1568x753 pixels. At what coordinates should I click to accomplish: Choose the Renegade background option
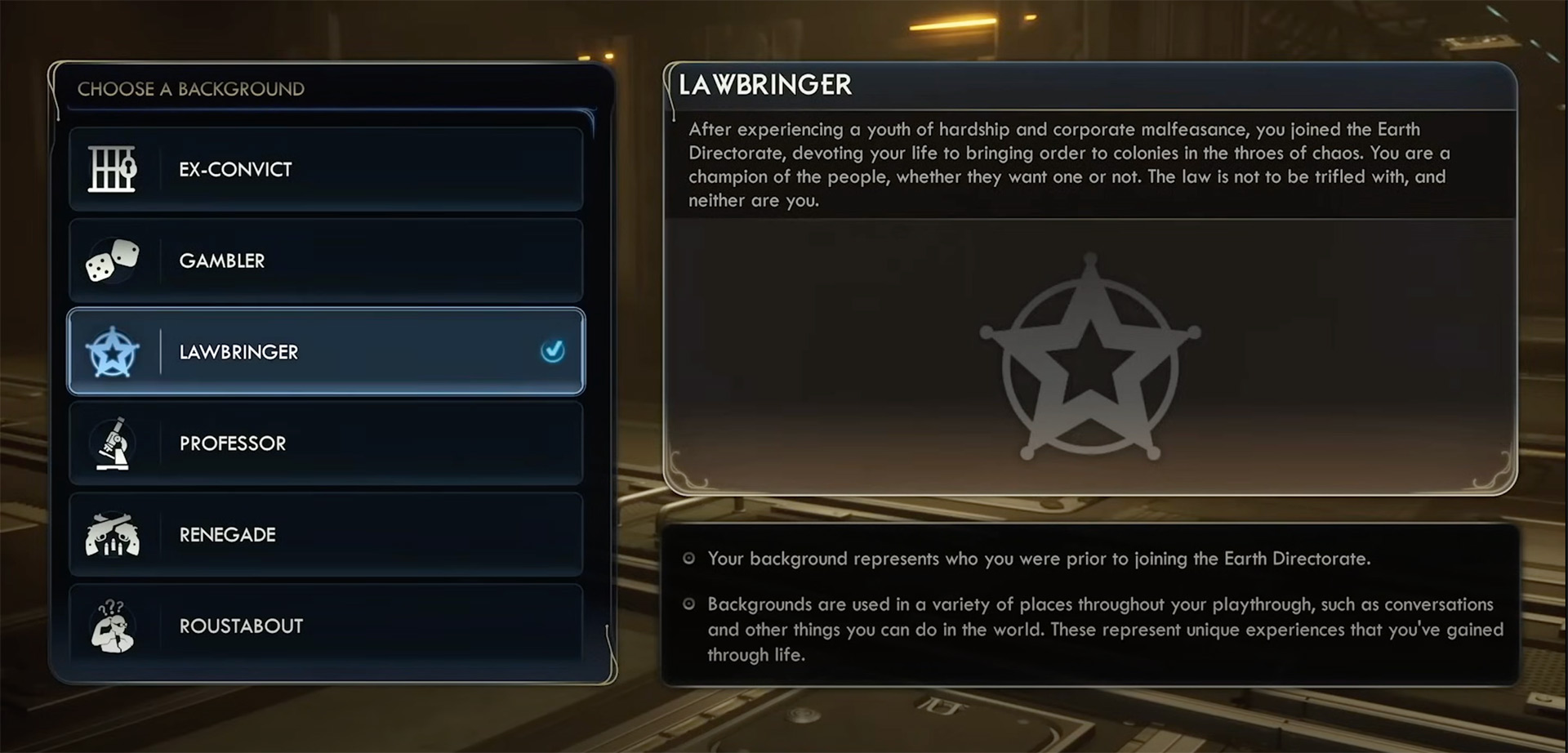tap(325, 535)
